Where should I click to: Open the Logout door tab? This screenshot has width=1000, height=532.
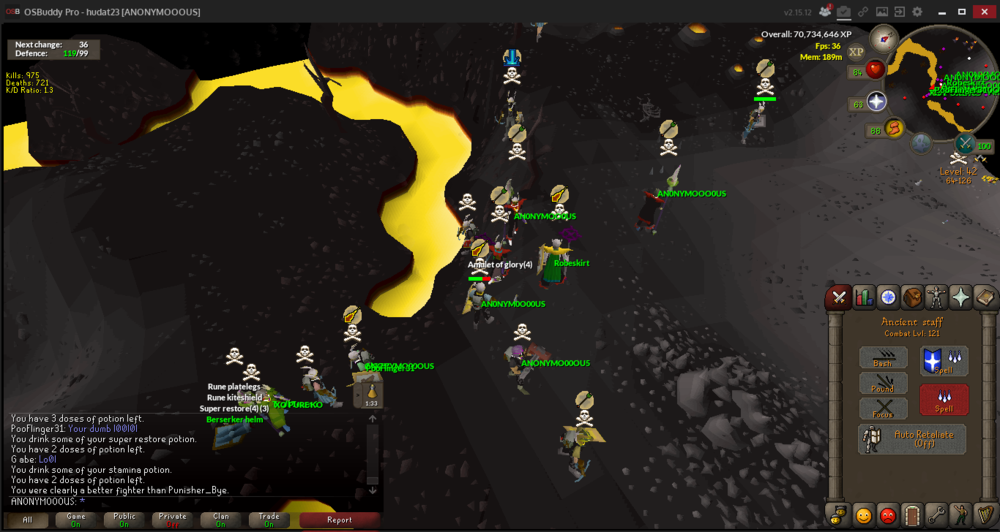912,516
